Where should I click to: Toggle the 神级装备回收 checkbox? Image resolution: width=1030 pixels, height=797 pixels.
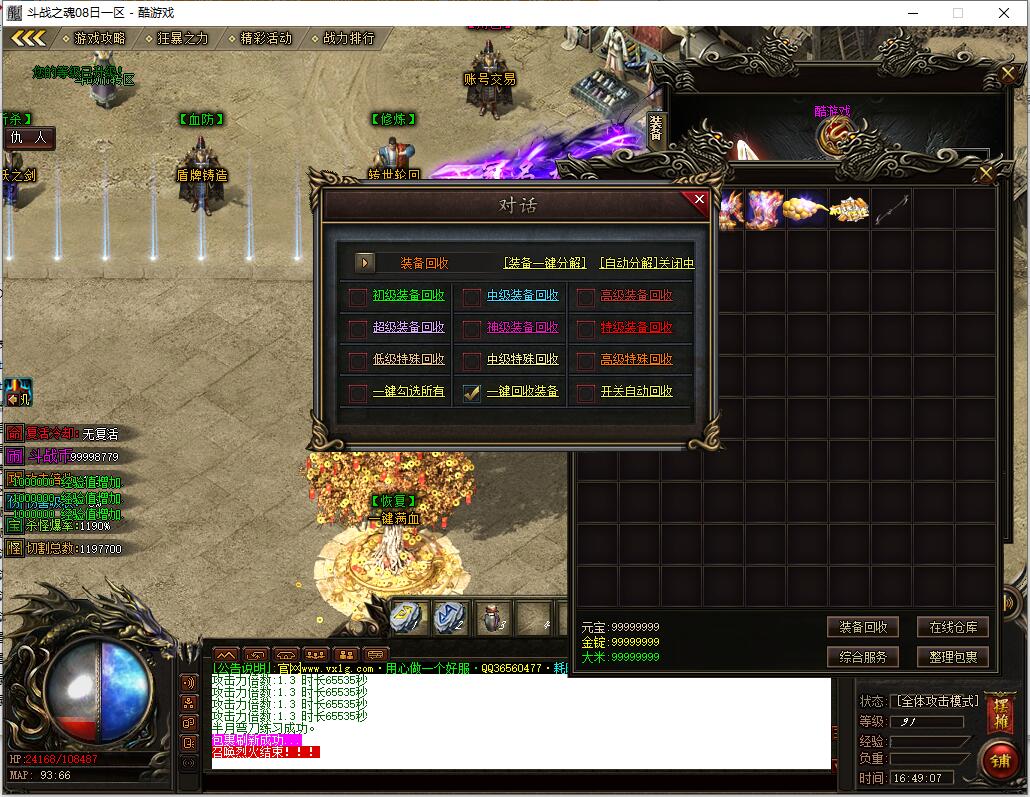[x=472, y=328]
